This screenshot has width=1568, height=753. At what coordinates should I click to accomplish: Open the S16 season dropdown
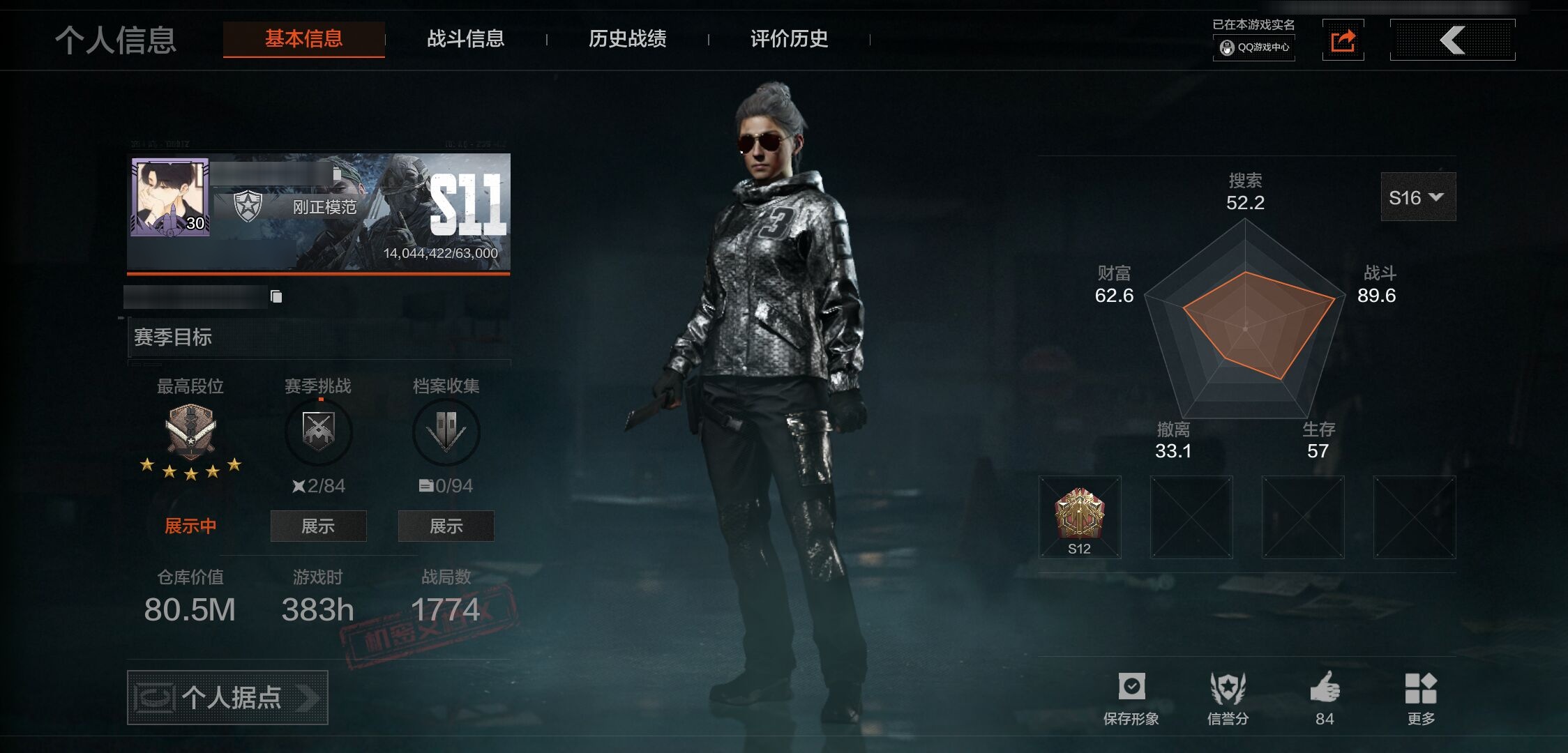click(1417, 198)
